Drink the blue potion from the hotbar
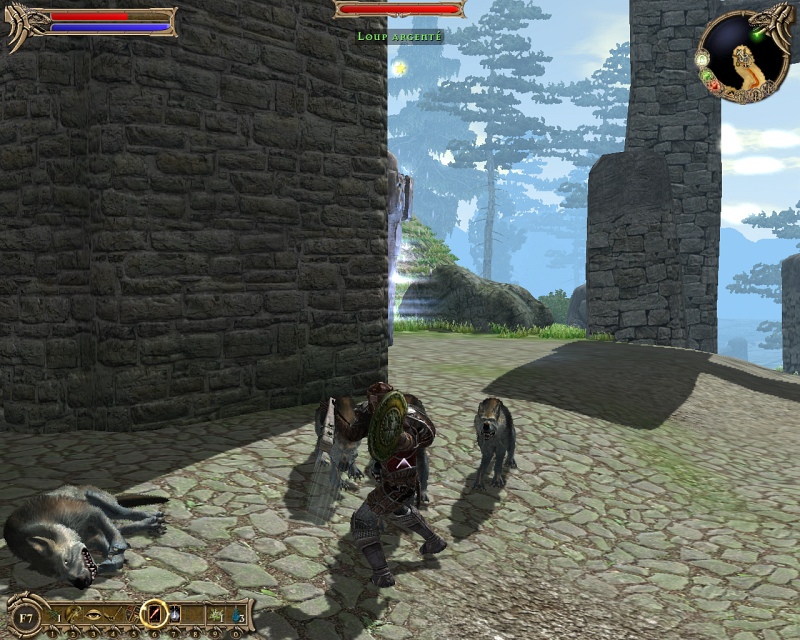Viewport: 800px width, 640px height. click(235, 613)
